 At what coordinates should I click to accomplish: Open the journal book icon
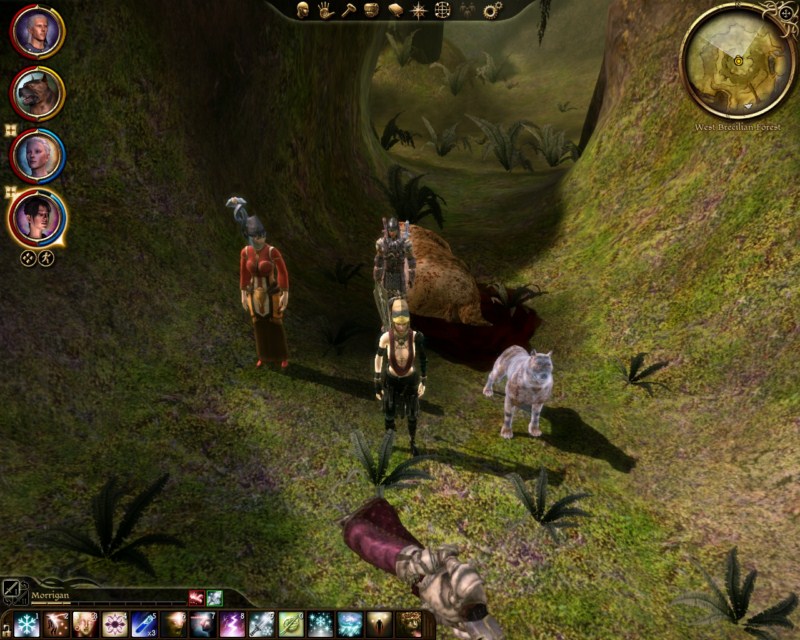[x=396, y=10]
